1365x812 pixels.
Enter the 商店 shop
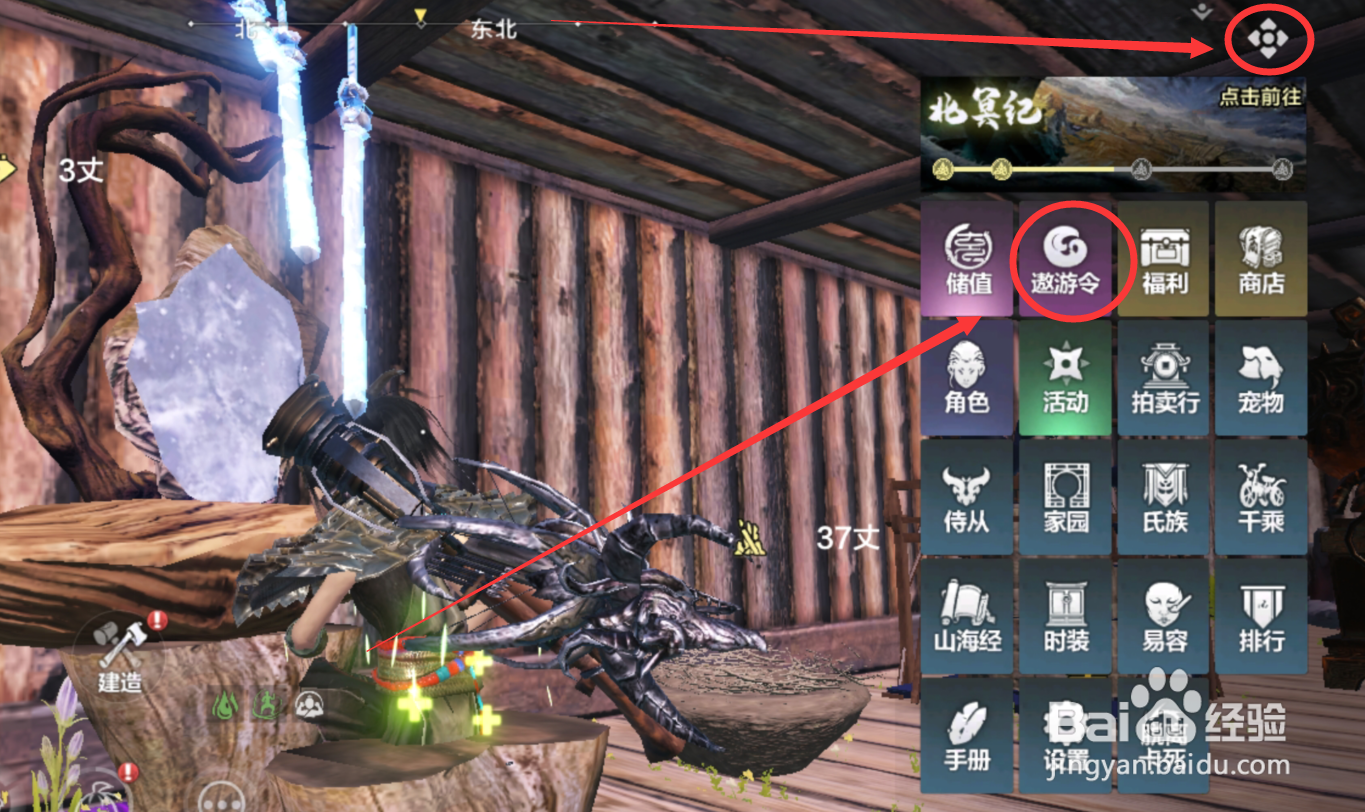tap(1261, 259)
